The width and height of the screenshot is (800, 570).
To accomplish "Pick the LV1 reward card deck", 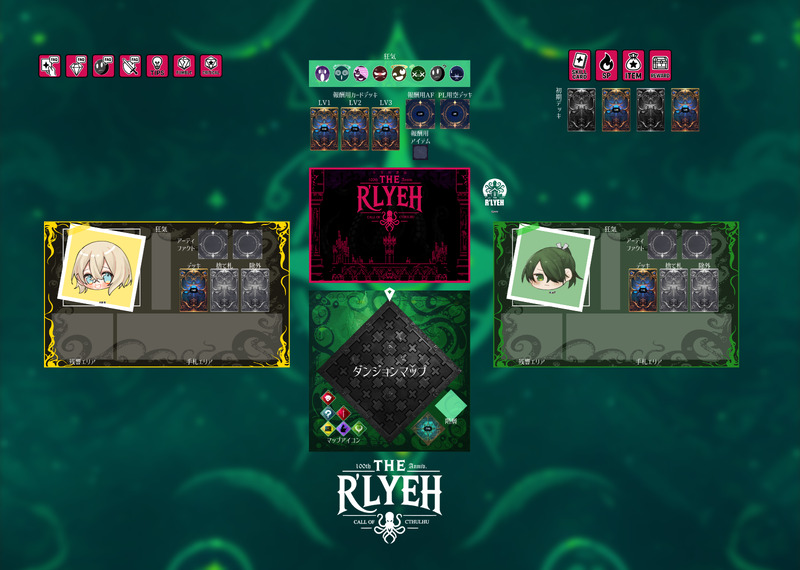I will (x=325, y=129).
